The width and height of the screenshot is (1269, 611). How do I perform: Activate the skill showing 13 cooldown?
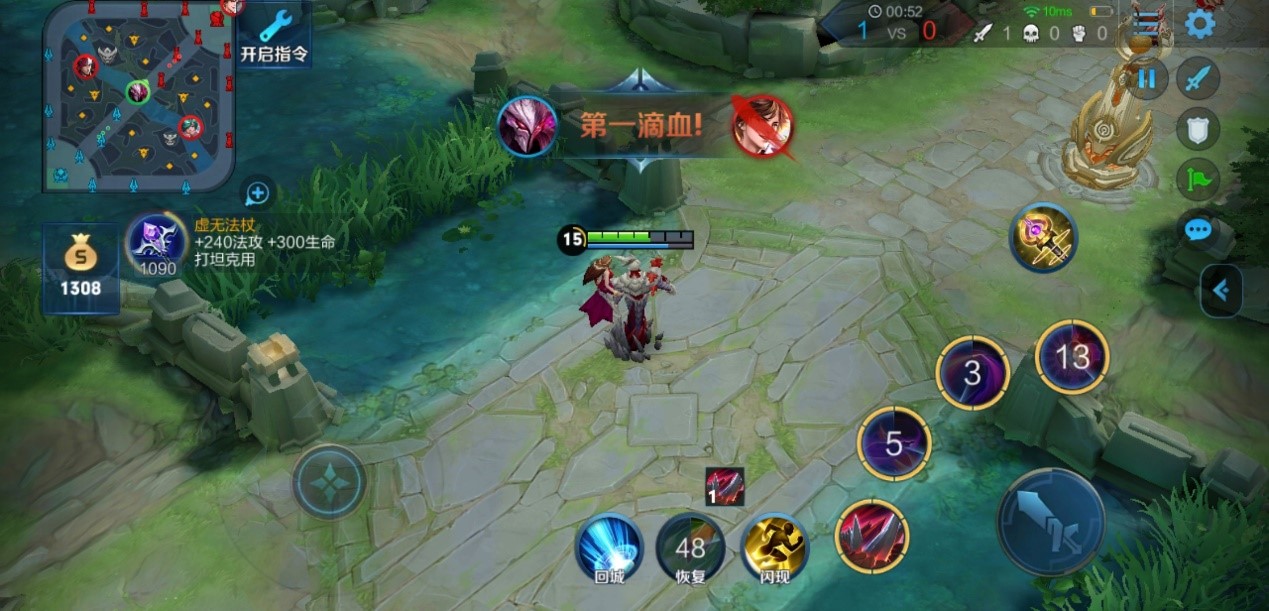point(1072,357)
